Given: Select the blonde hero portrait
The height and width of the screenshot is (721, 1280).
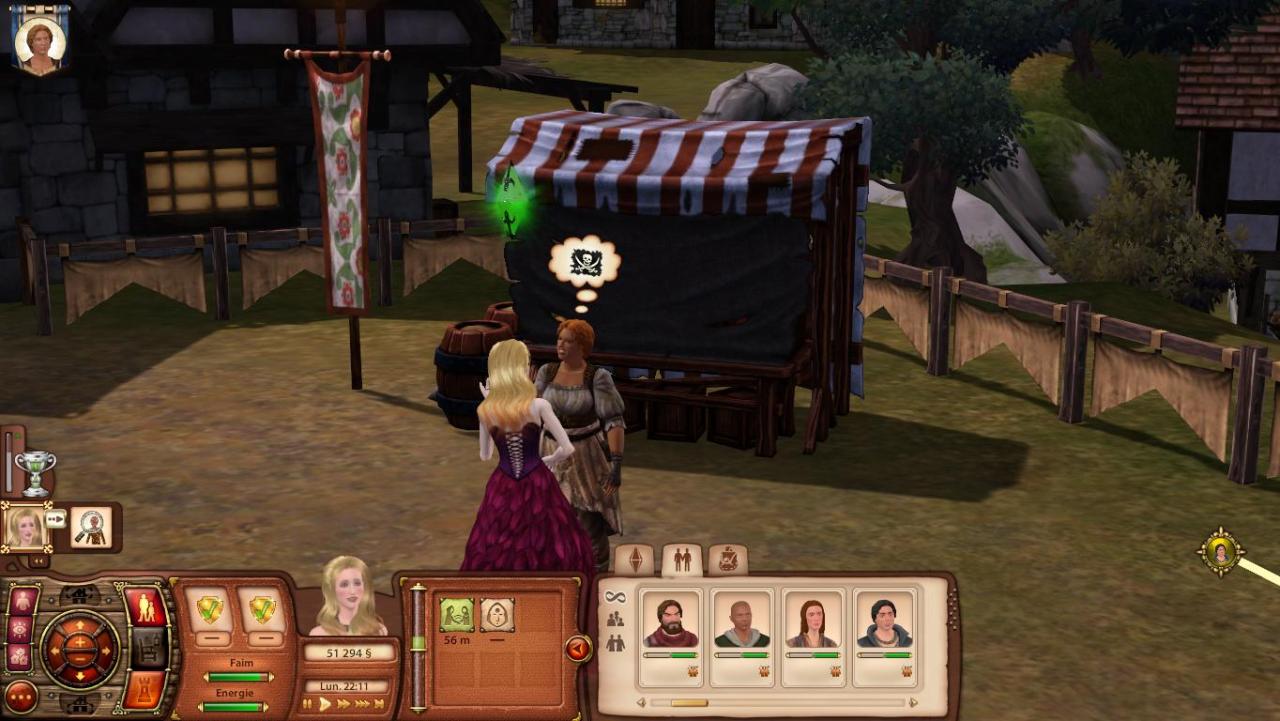Looking at the screenshot, I should 25,526.
